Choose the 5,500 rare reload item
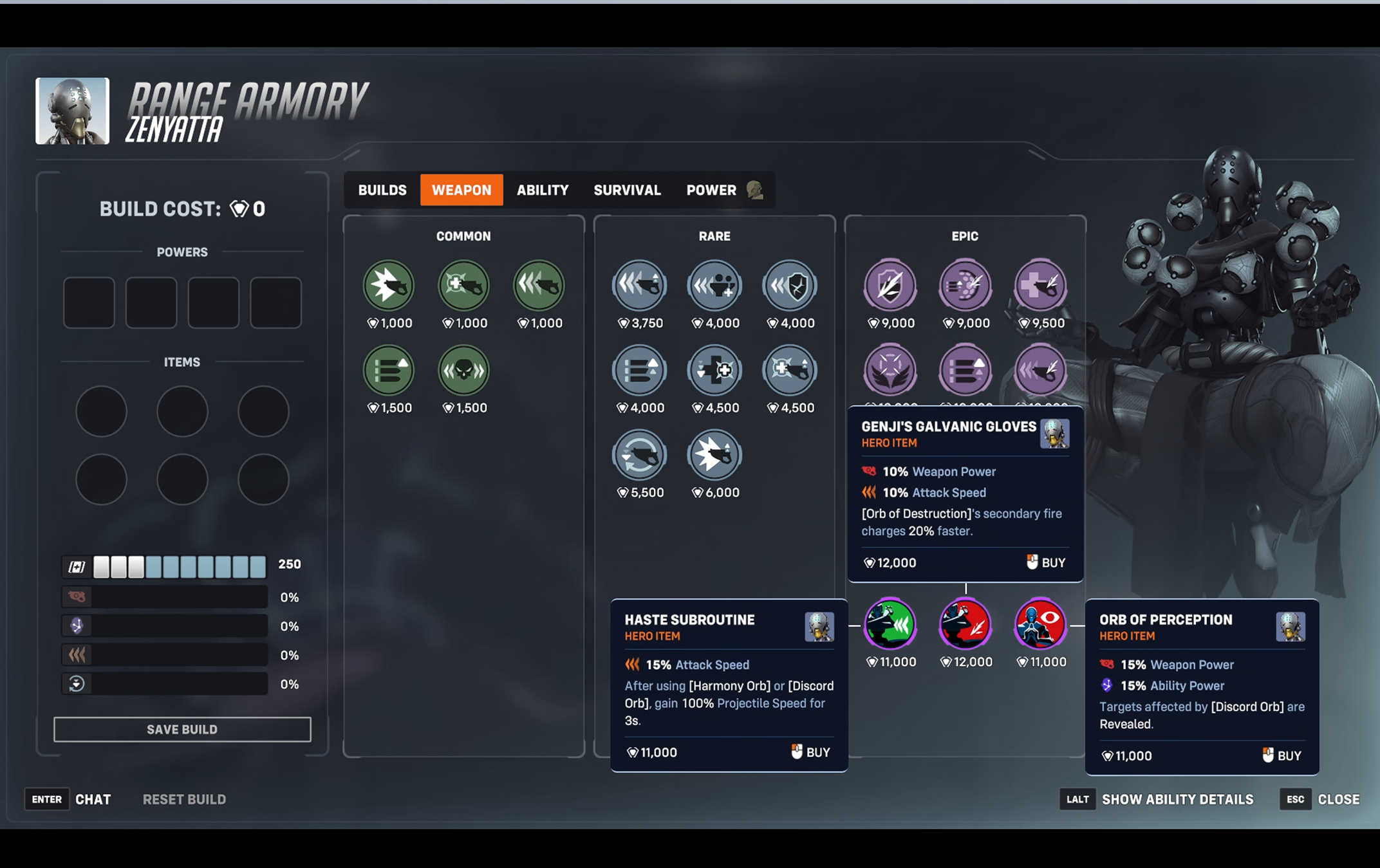The height and width of the screenshot is (868, 1380). point(639,455)
